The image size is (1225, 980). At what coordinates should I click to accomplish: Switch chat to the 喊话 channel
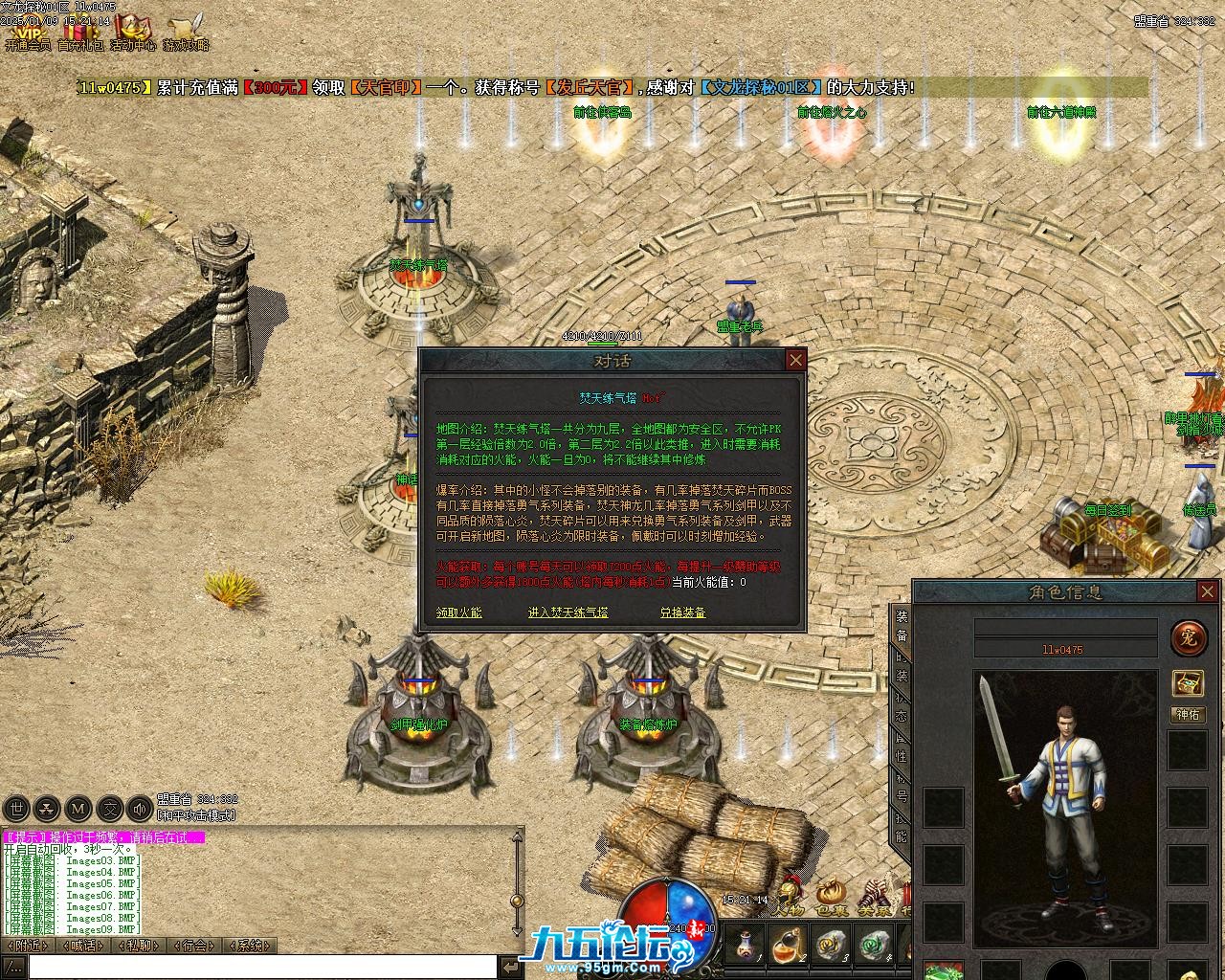coord(84,946)
